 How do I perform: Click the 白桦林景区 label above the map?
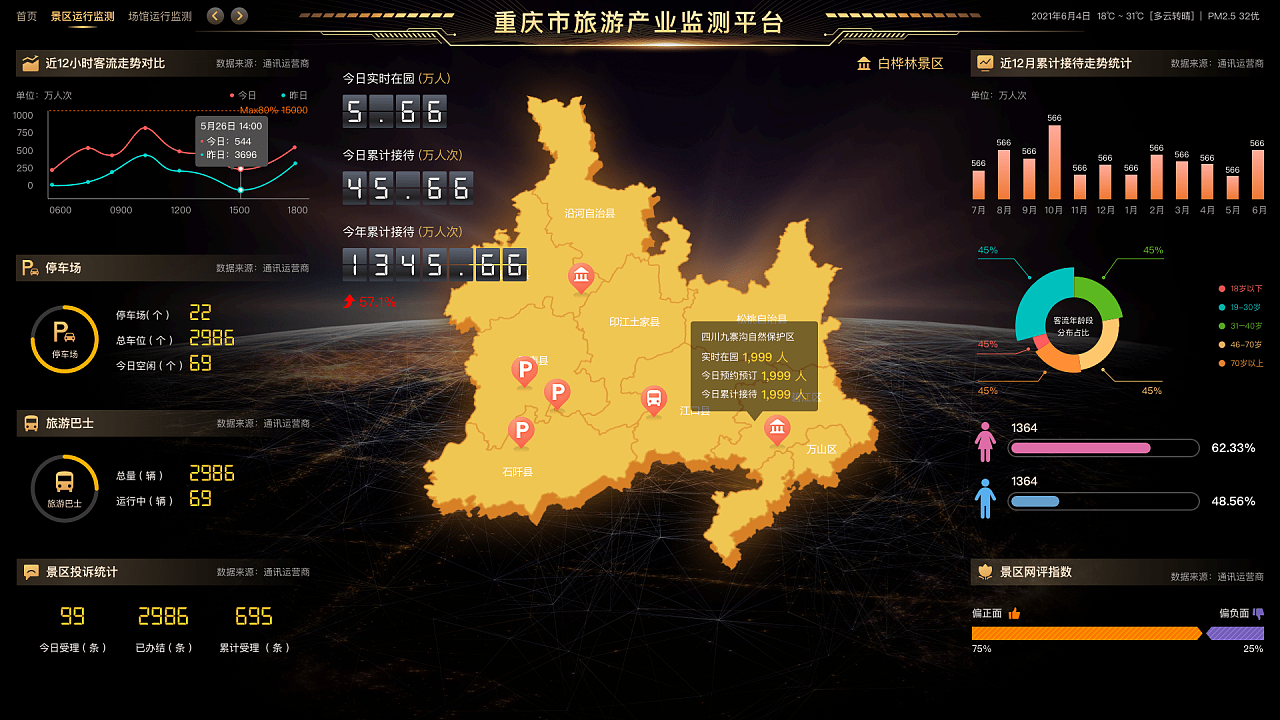[x=911, y=62]
